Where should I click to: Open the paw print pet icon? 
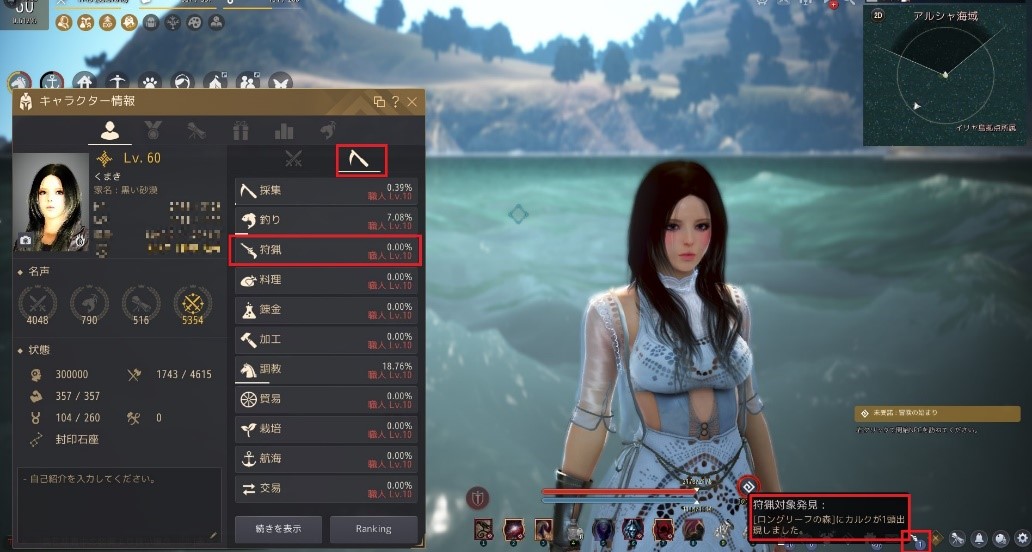coord(150,81)
